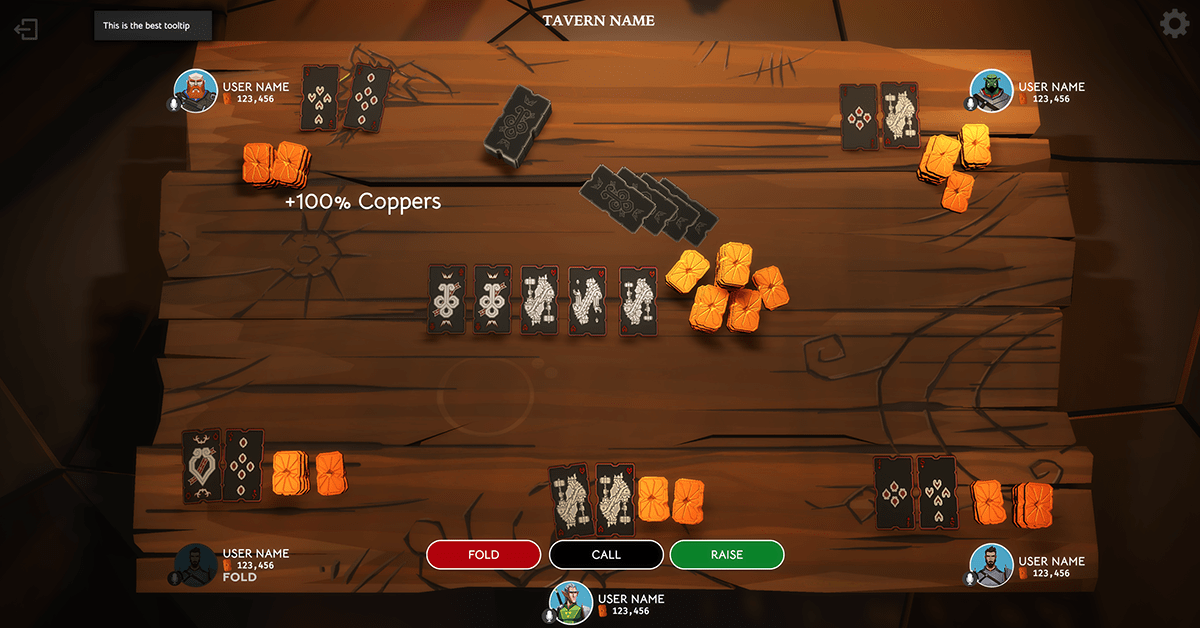This screenshot has width=1200, height=628.
Task: Toggle your own microphone icon
Action: tap(549, 616)
